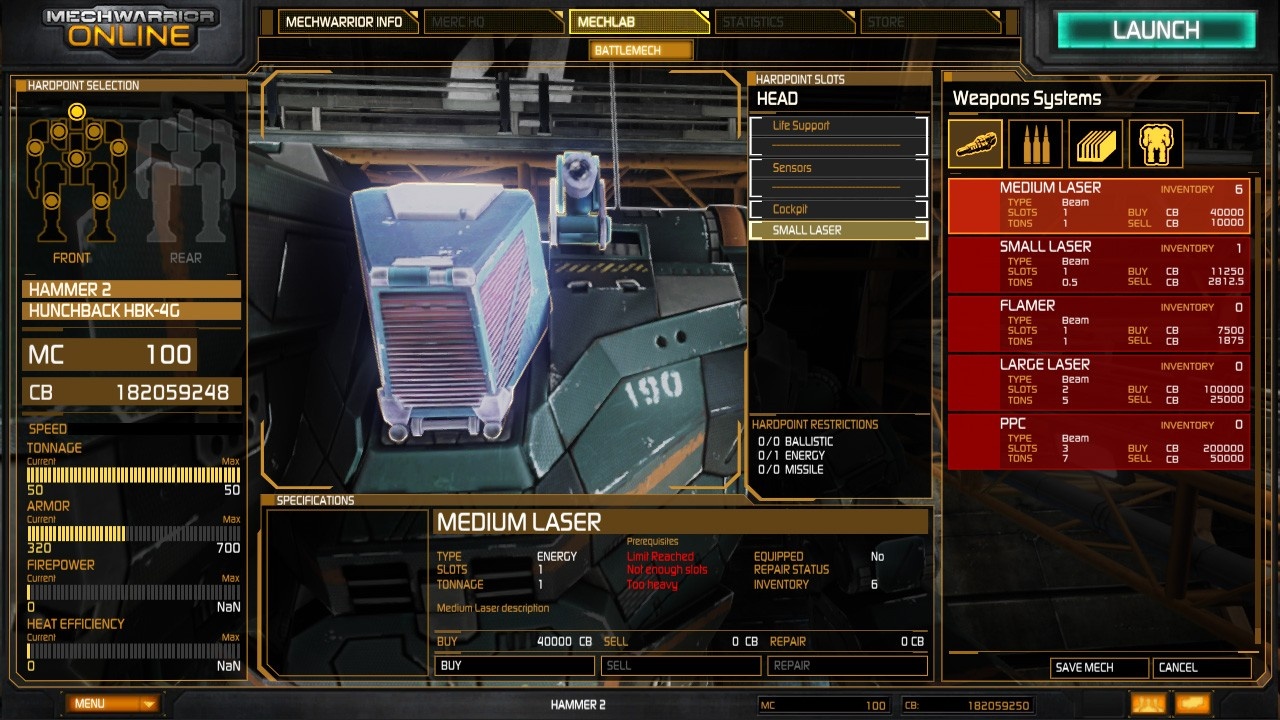
Task: Pick the Large Laser weapon entry
Action: coord(1098,382)
